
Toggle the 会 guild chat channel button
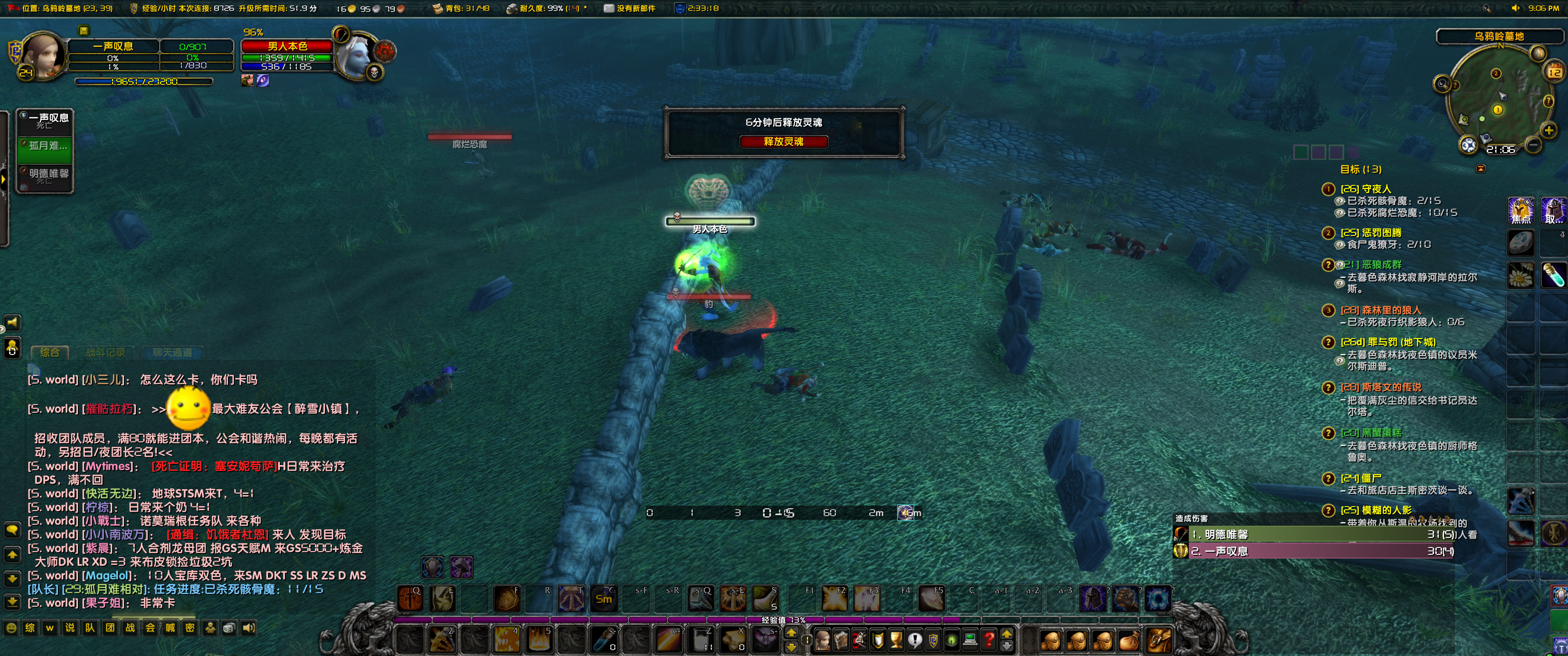coord(150,627)
